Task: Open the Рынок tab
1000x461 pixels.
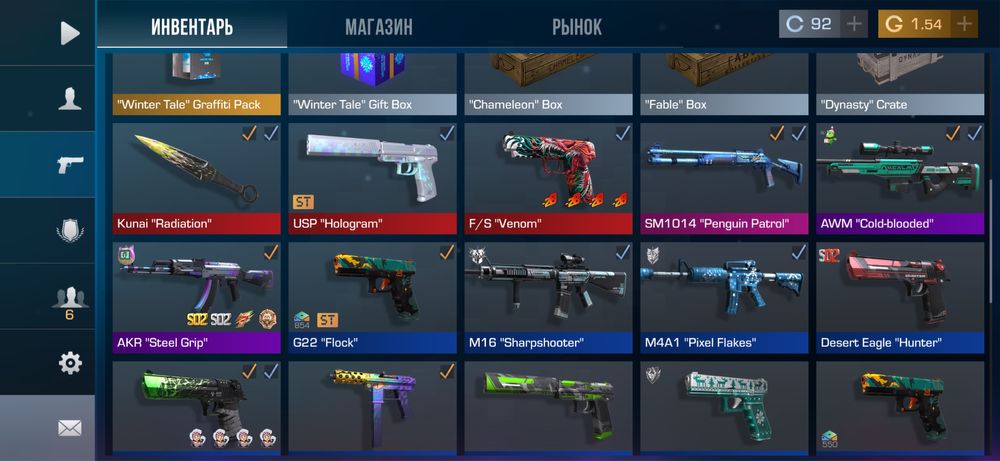Action: [577, 27]
